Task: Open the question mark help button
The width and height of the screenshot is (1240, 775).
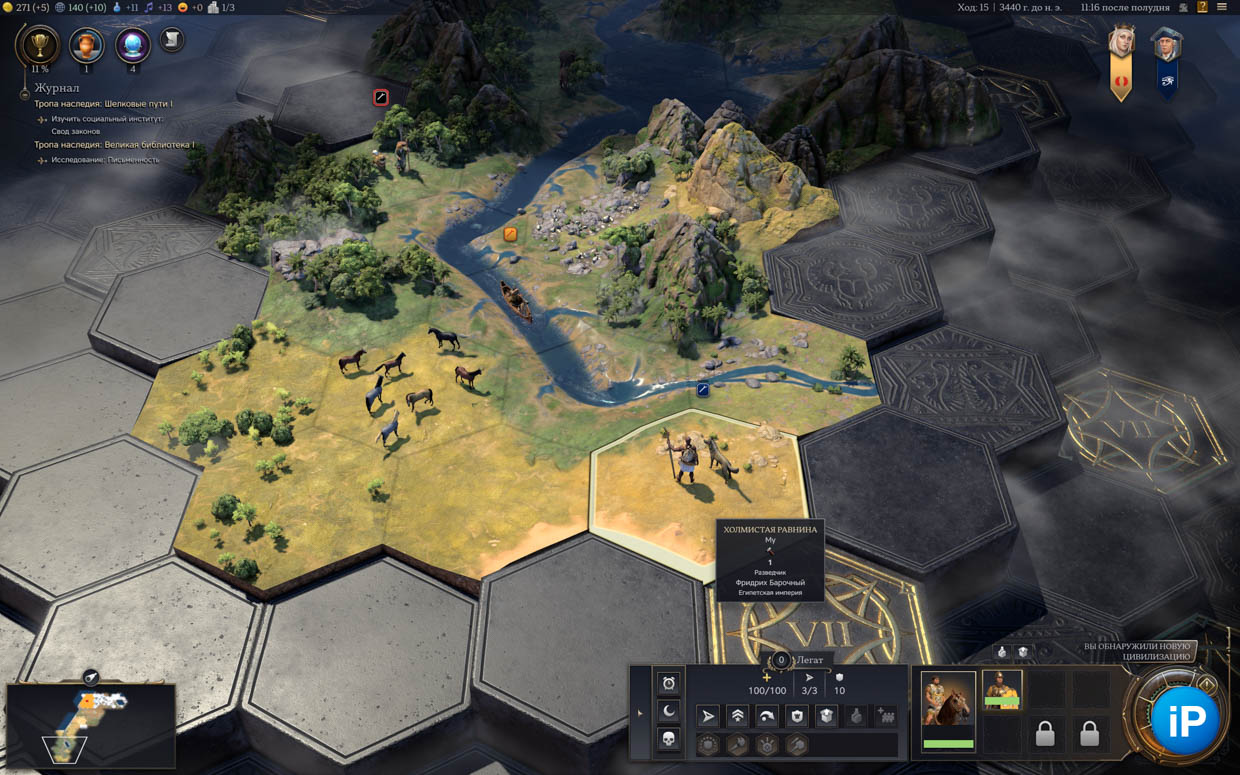Action: coord(1202,8)
